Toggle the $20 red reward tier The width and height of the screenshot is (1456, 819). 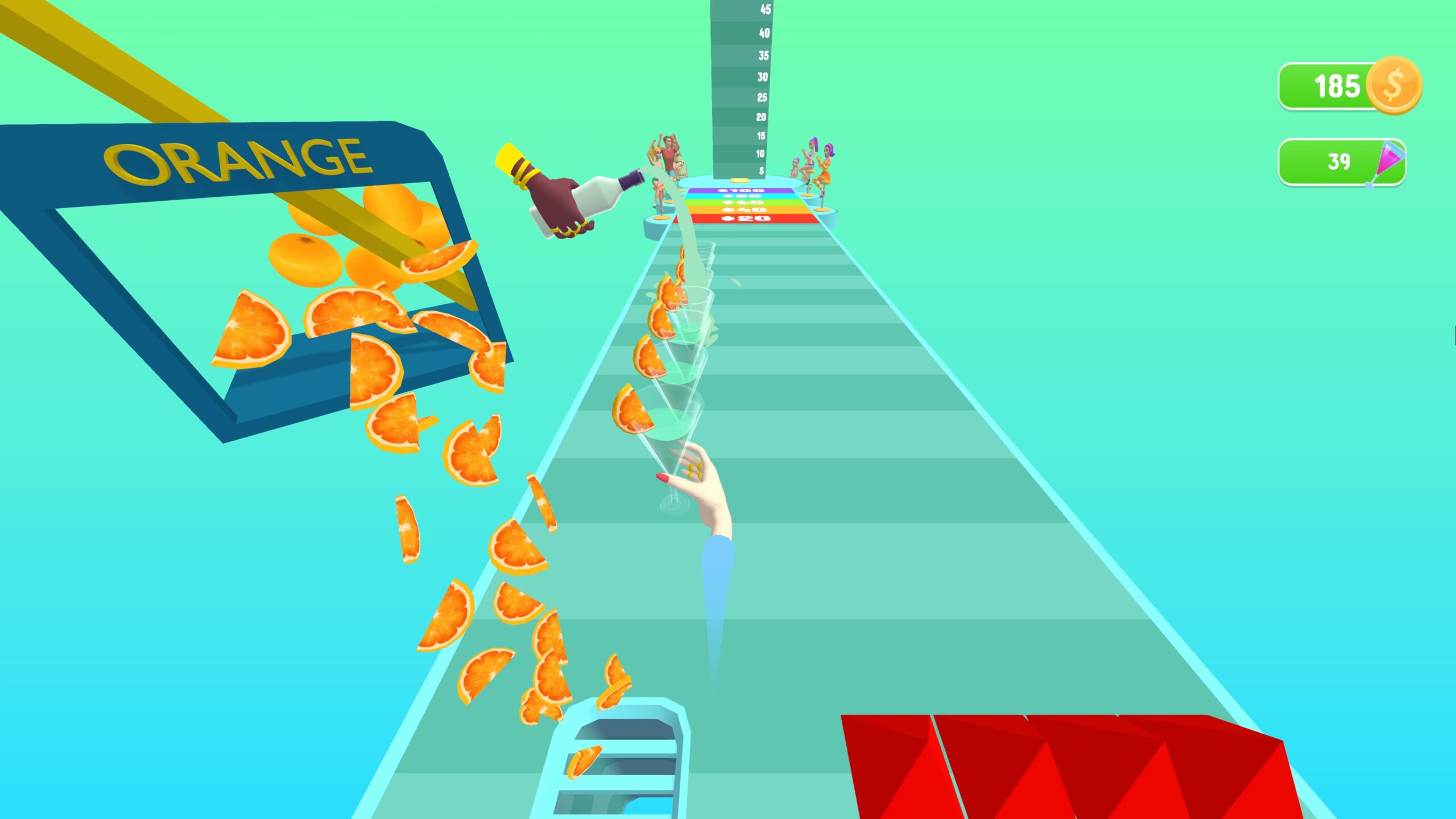[x=746, y=220]
